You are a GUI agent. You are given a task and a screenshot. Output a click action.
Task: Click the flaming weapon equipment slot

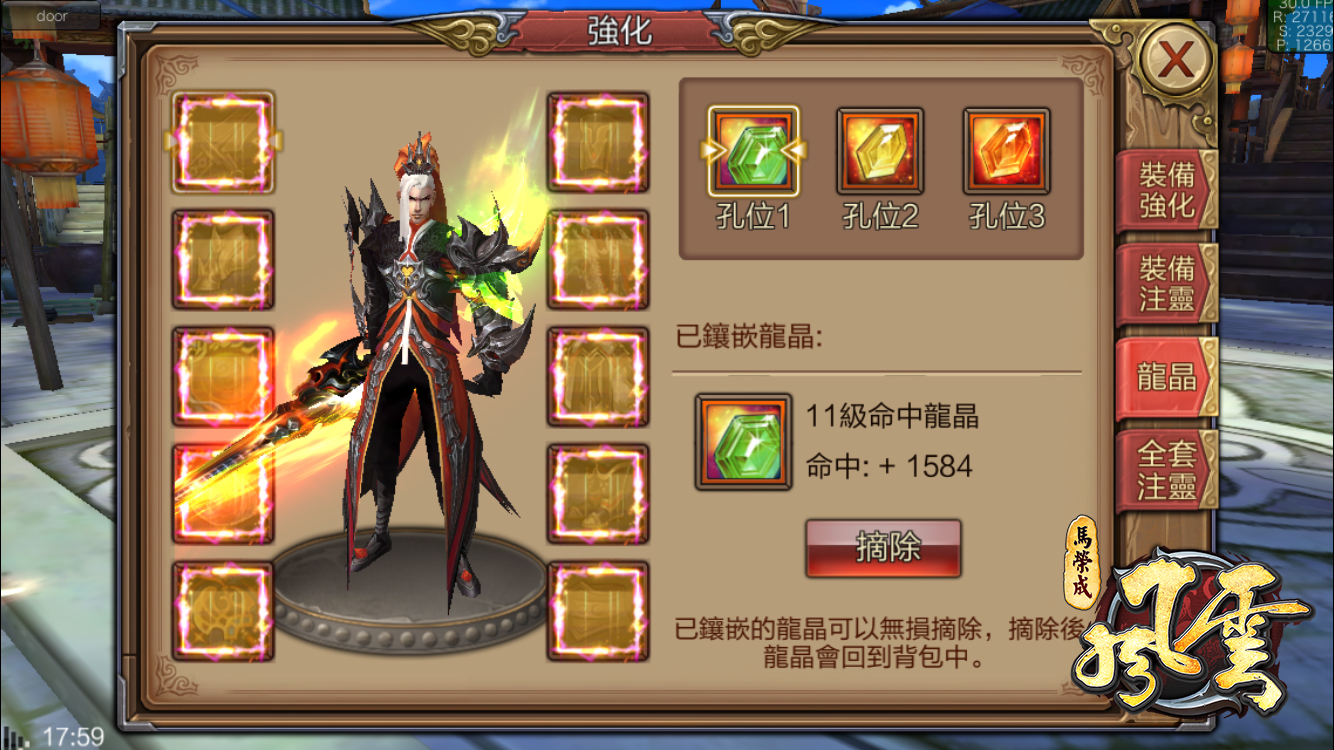pyautogui.click(x=222, y=490)
